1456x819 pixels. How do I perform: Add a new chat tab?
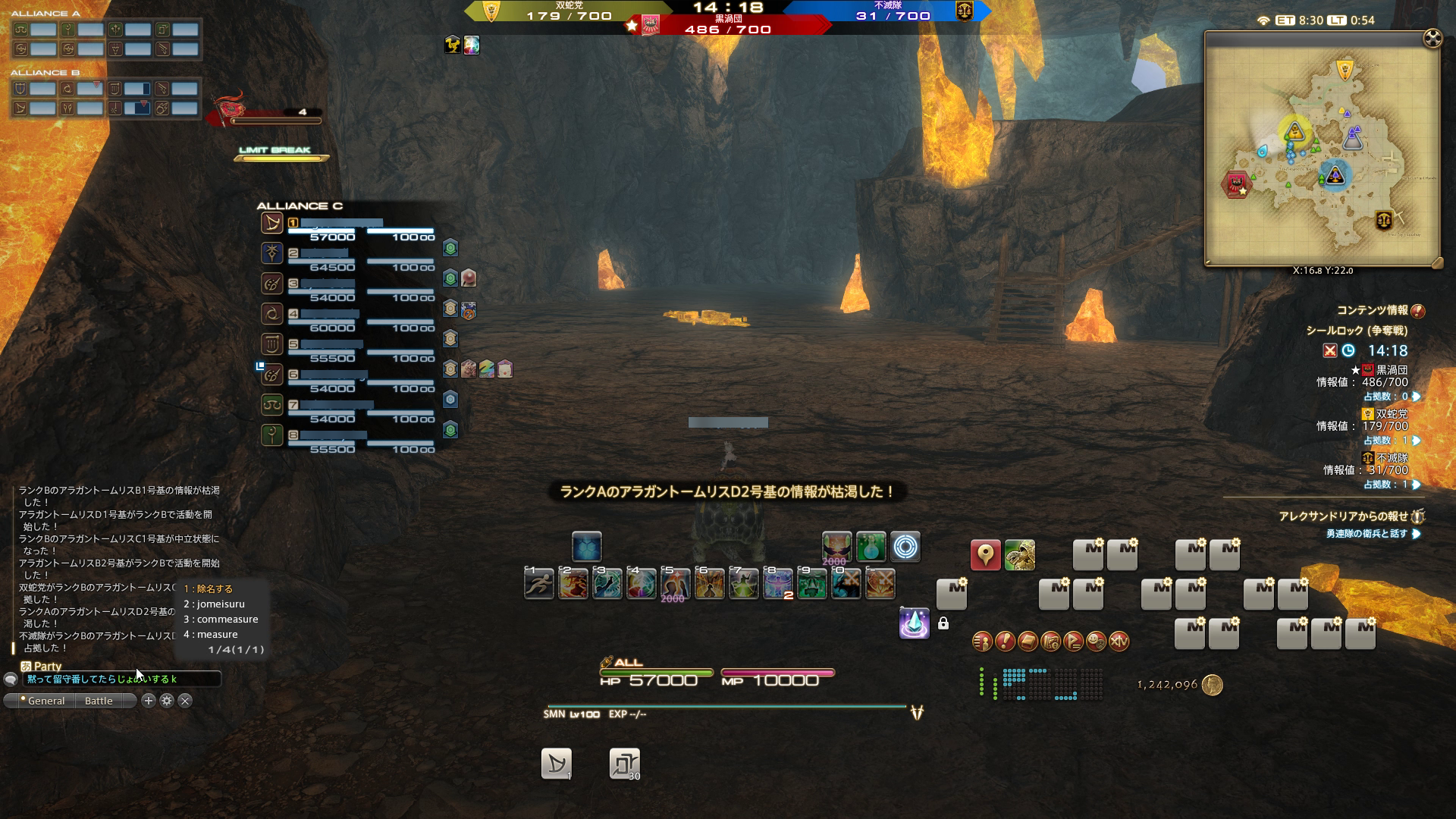(x=149, y=701)
